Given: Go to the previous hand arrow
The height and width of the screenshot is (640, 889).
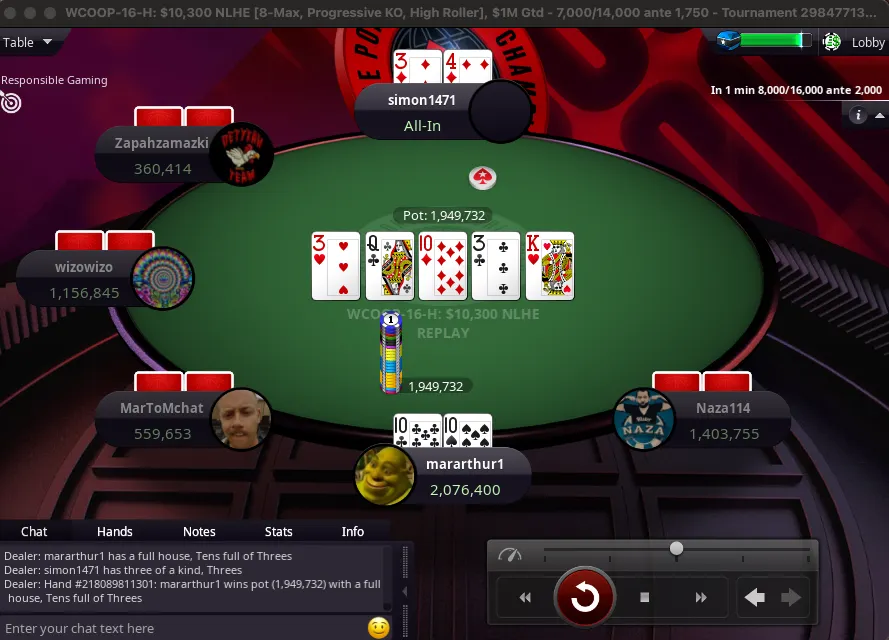Looking at the screenshot, I should coord(755,598).
